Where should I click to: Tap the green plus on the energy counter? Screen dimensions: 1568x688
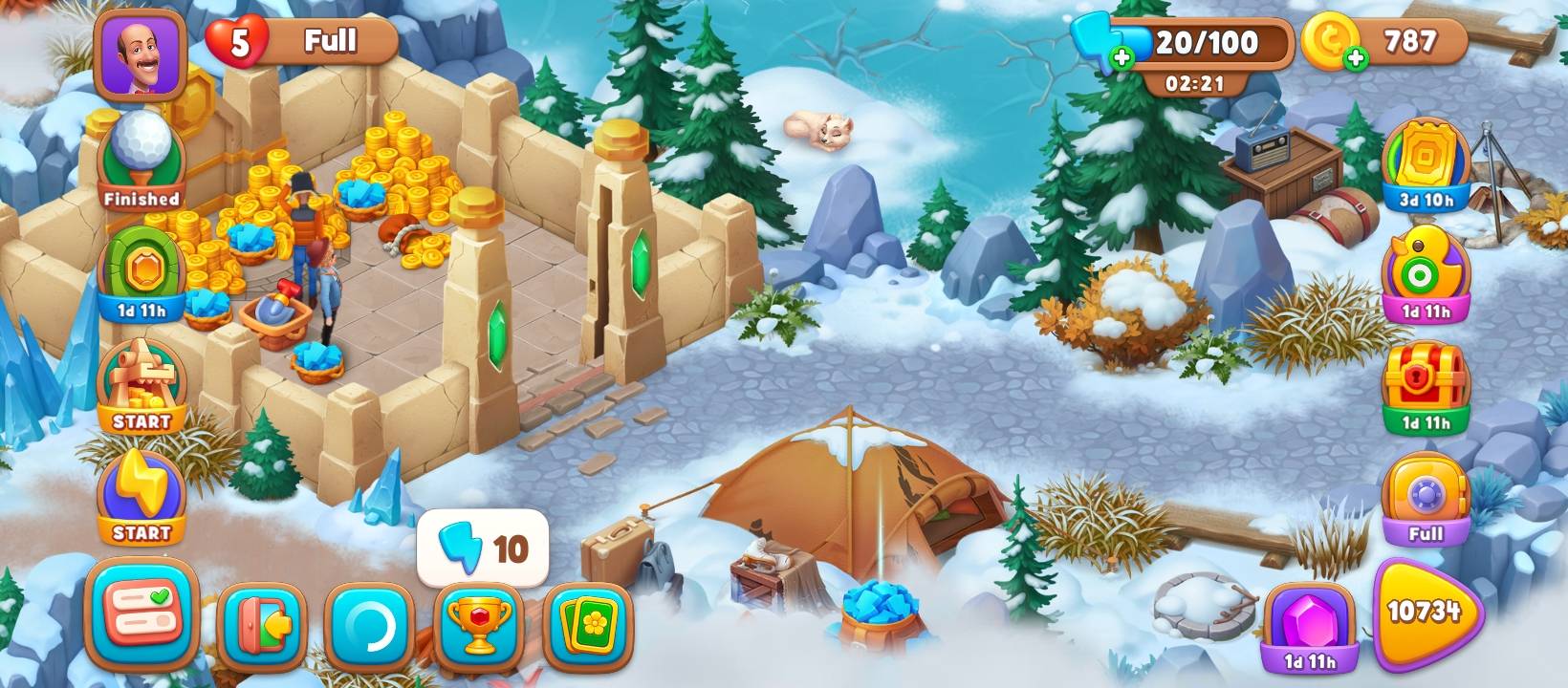coord(1122,58)
